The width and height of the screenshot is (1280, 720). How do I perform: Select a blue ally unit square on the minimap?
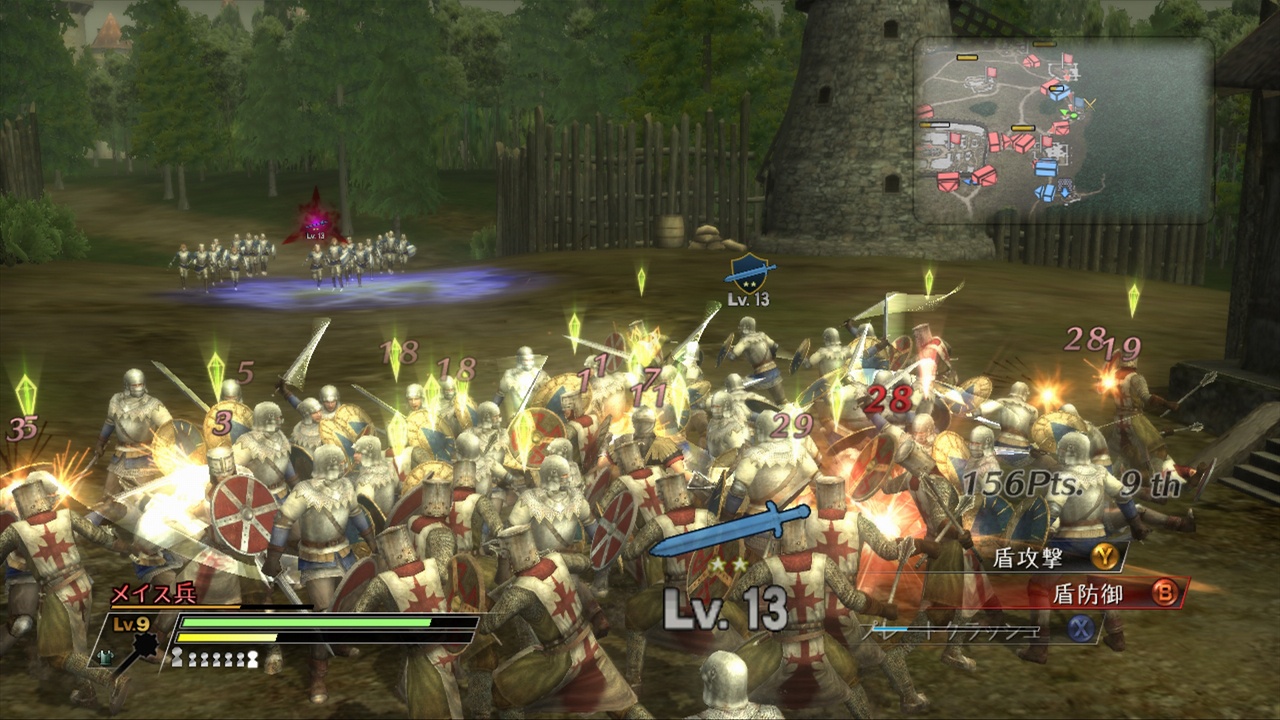[1048, 167]
